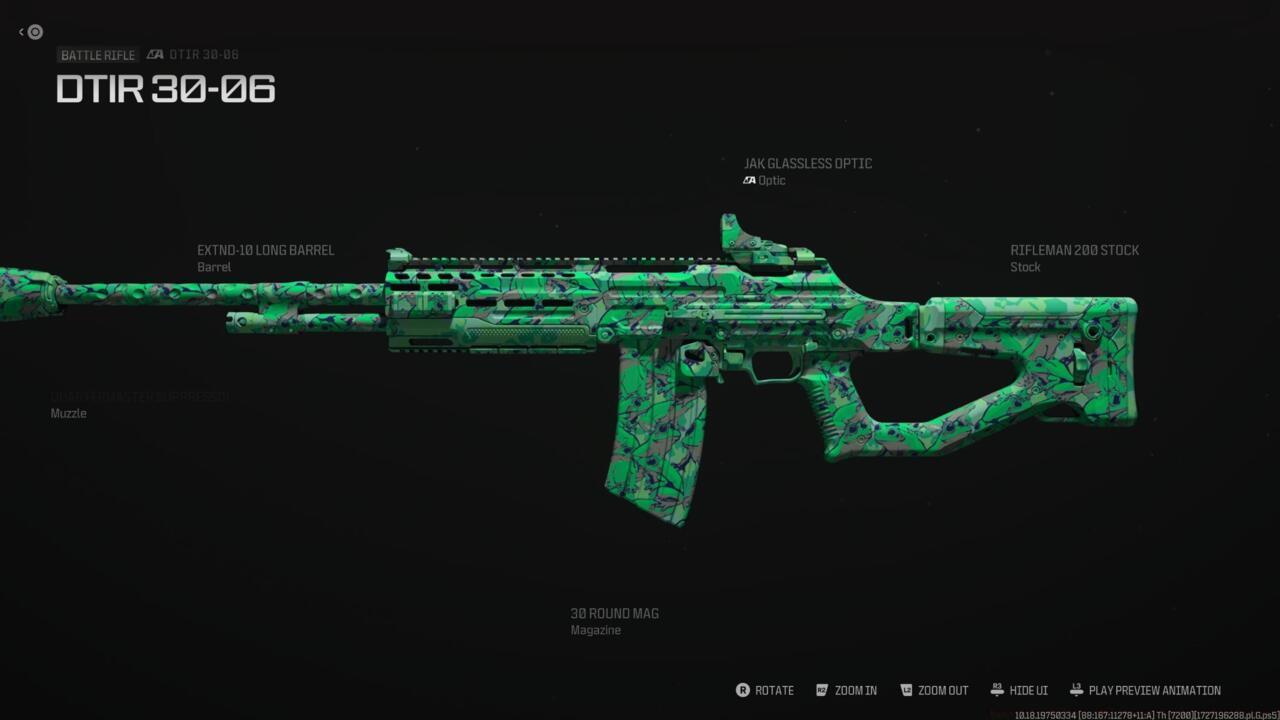Viewport: 1280px width, 720px height.
Task: Select the JAK Glassless Optic attachment label
Action: click(x=807, y=164)
